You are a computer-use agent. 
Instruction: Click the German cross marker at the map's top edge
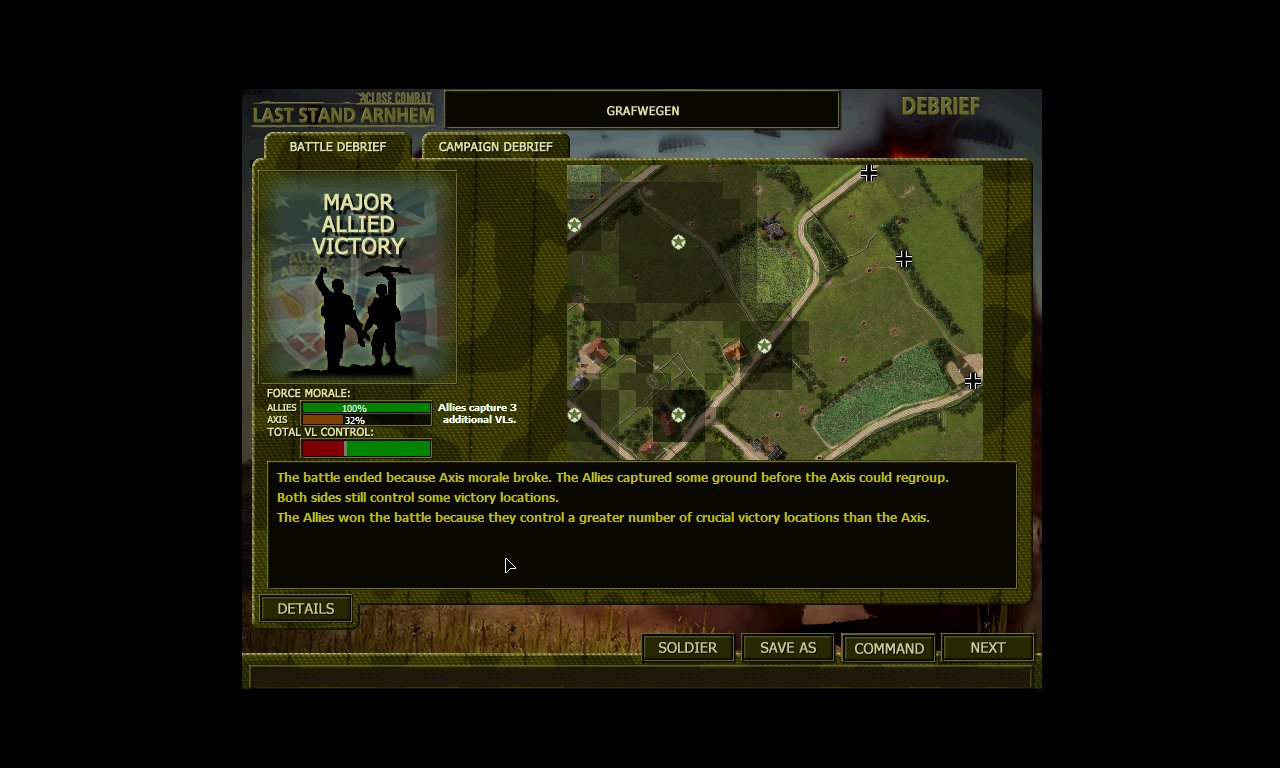pos(868,172)
